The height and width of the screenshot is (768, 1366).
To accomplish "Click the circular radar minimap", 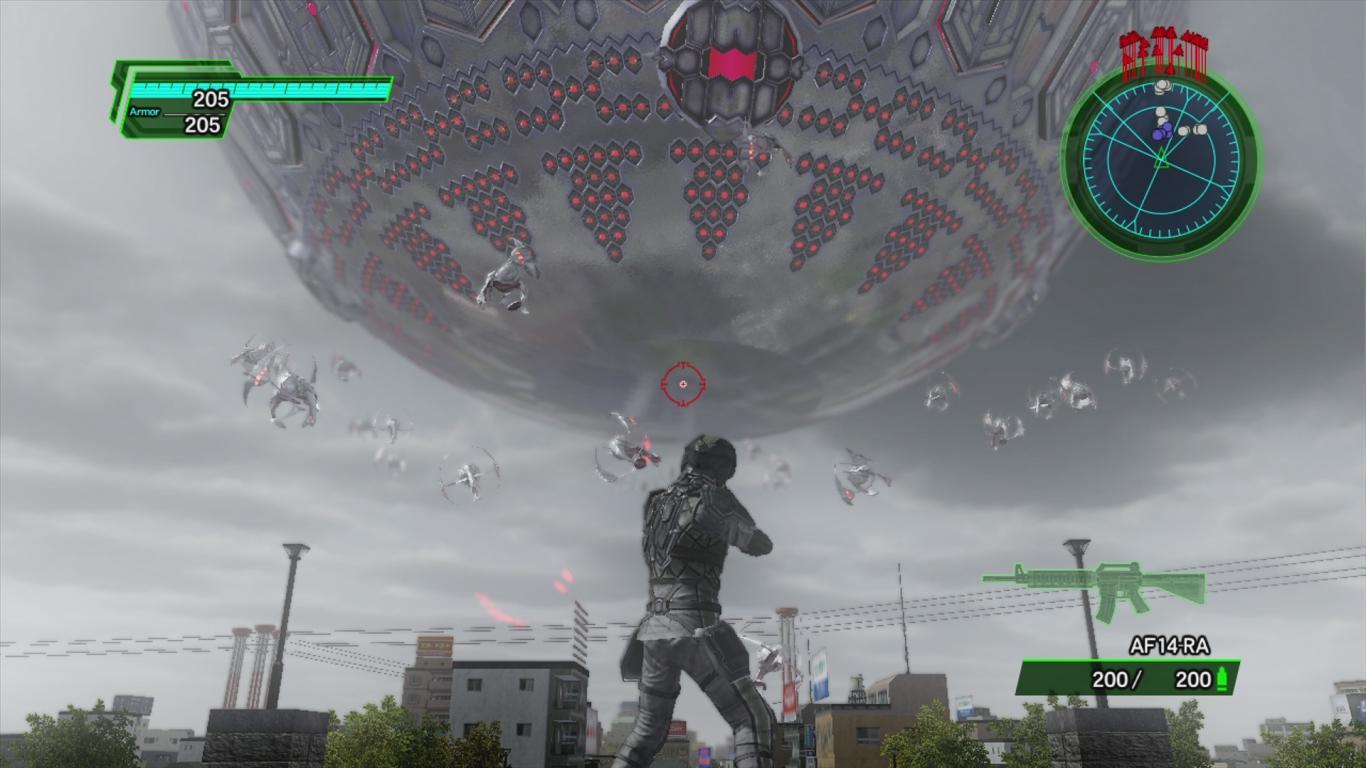I will pos(1160,160).
